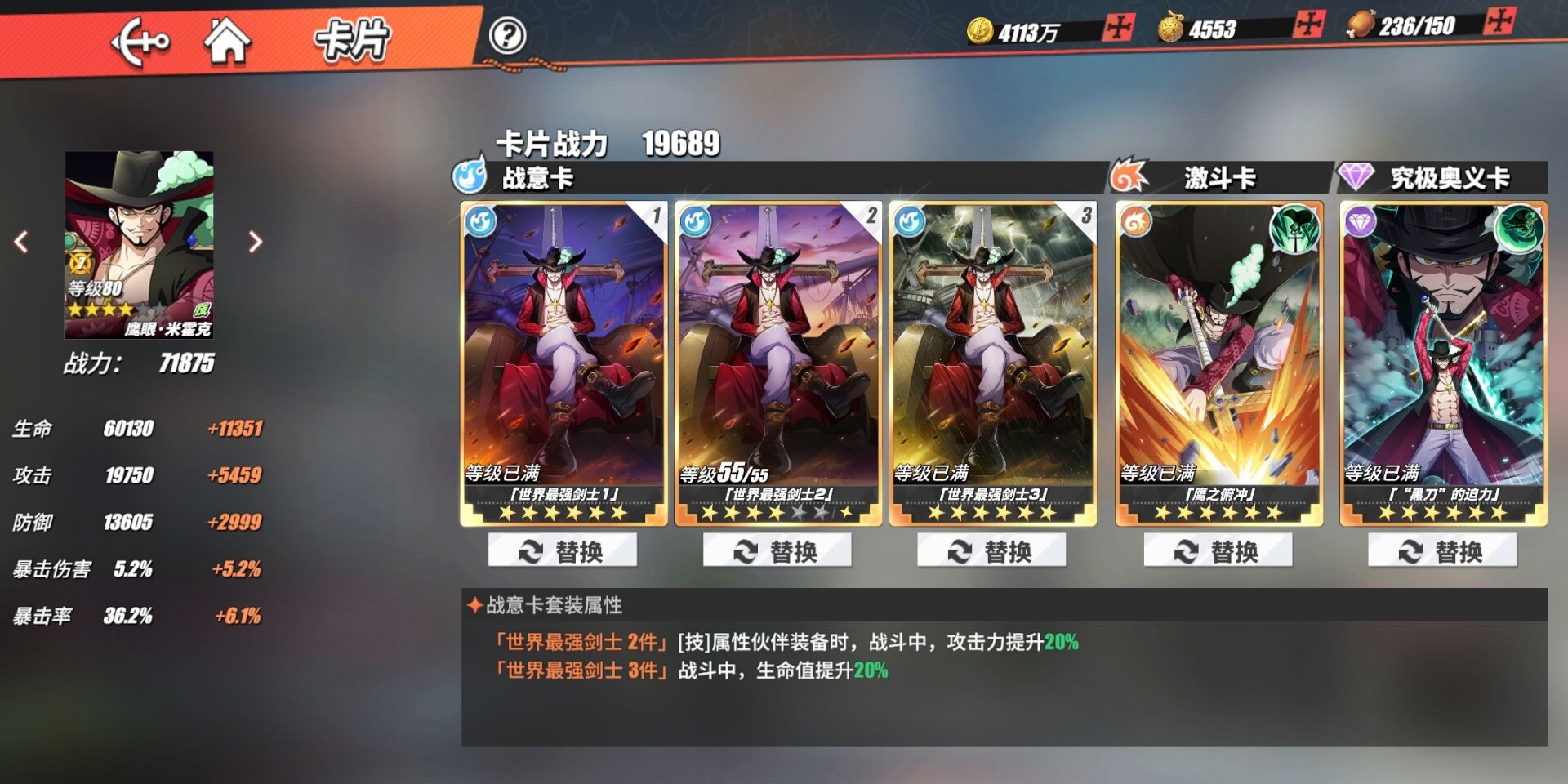Image resolution: width=1568 pixels, height=784 pixels.
Task: Click the orange swirl 激斗卡 category icon
Action: (1125, 176)
